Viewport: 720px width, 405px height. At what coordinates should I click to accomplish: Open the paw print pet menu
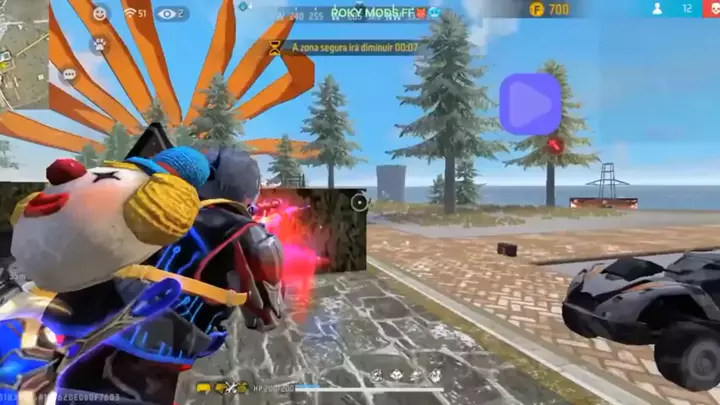99,45
